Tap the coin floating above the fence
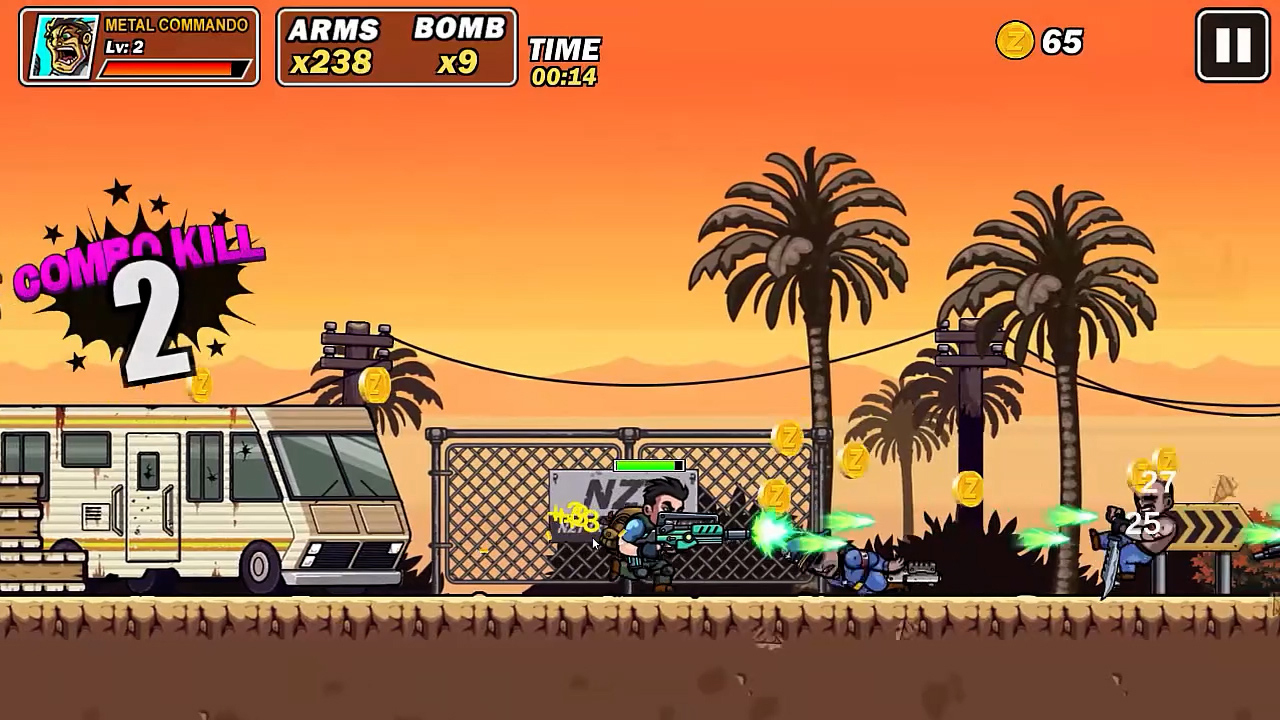This screenshot has height=720, width=1280. tap(789, 438)
